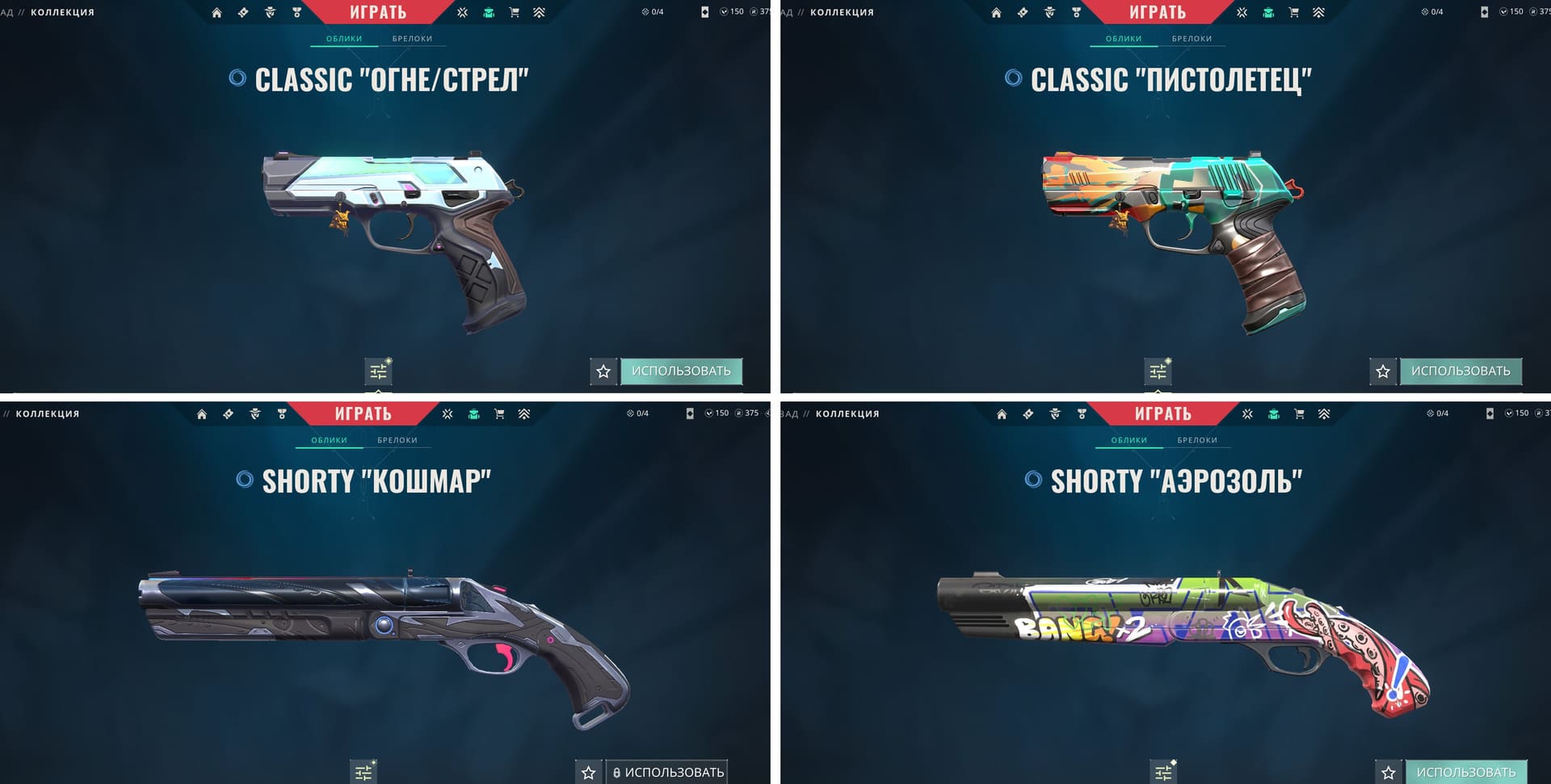Open the store cart icon above Classic "Огне/стрел"
This screenshot has height=784, width=1551.
pos(515,13)
